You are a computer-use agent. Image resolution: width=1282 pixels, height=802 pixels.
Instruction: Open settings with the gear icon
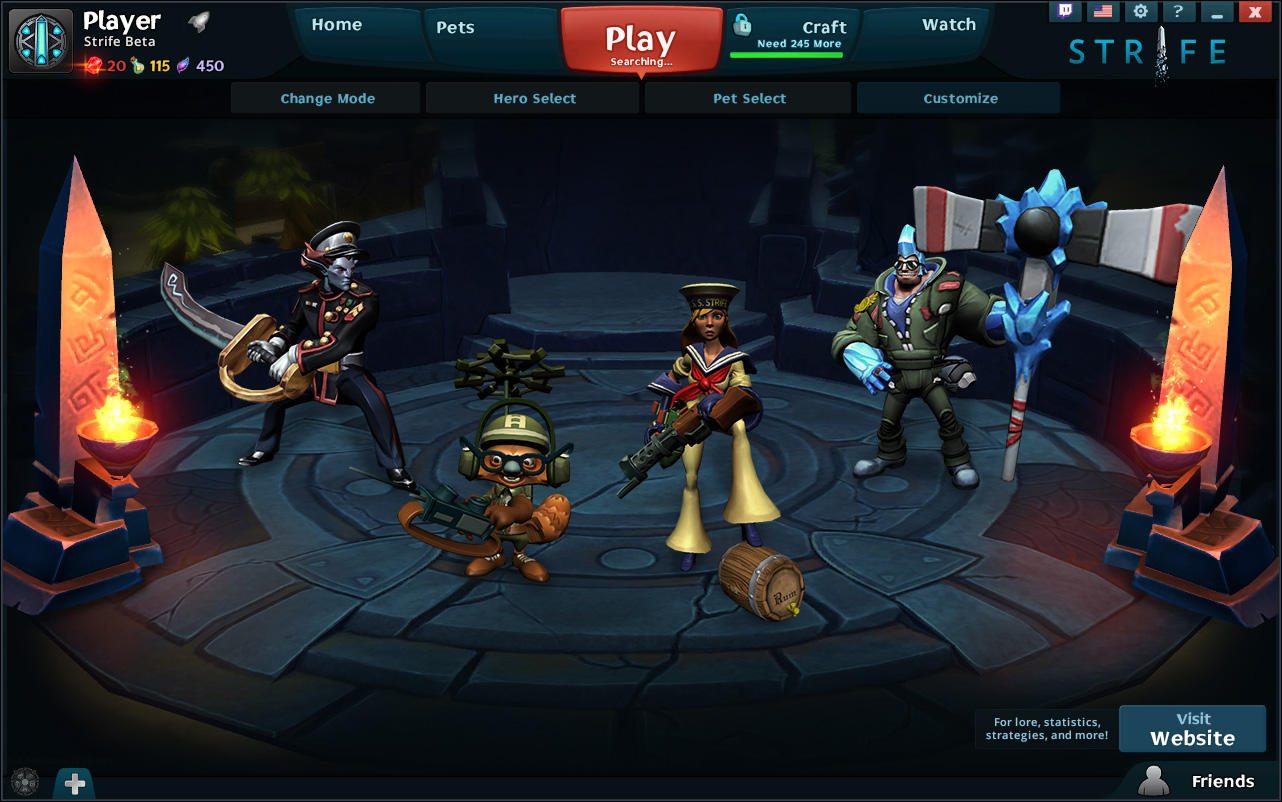click(x=1140, y=12)
